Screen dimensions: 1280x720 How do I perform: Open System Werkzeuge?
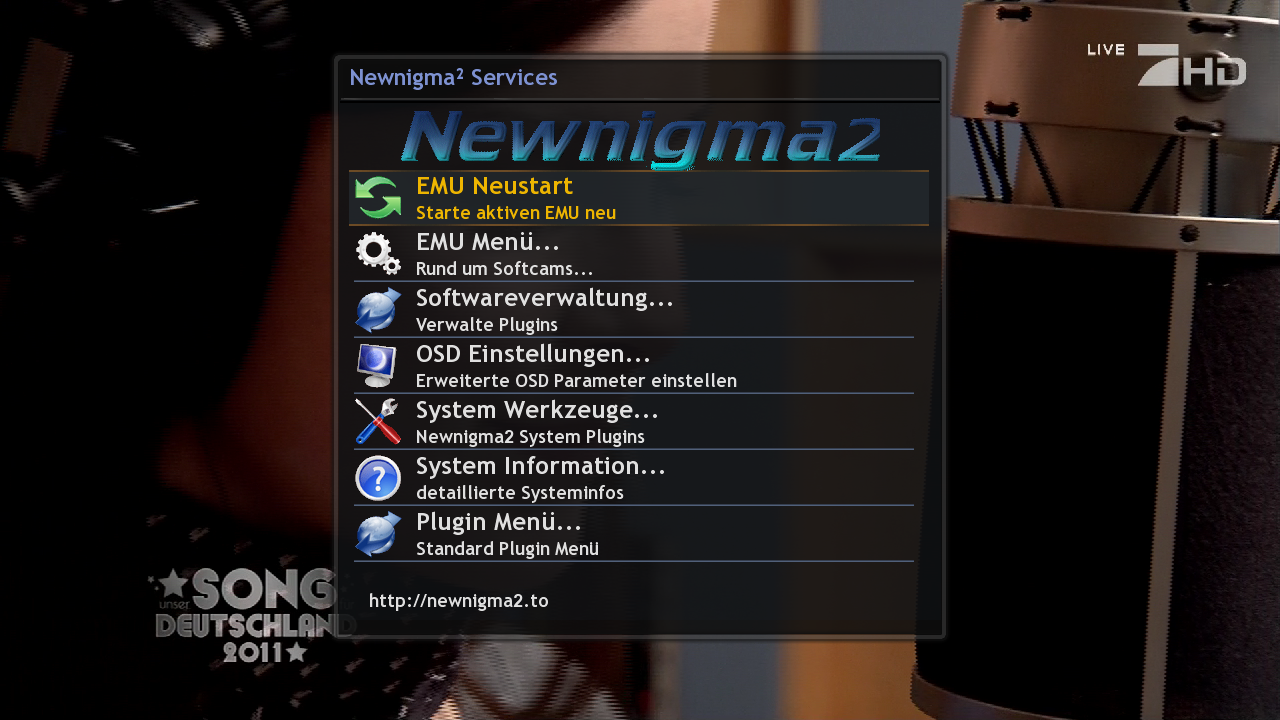tap(537, 411)
